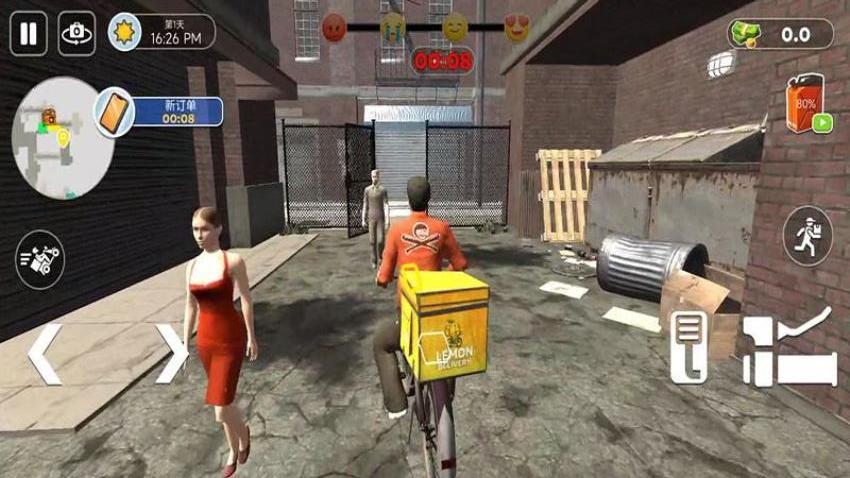This screenshot has width=850, height=478.
Task: Steer left with the left arrow
Action: click(x=45, y=354)
